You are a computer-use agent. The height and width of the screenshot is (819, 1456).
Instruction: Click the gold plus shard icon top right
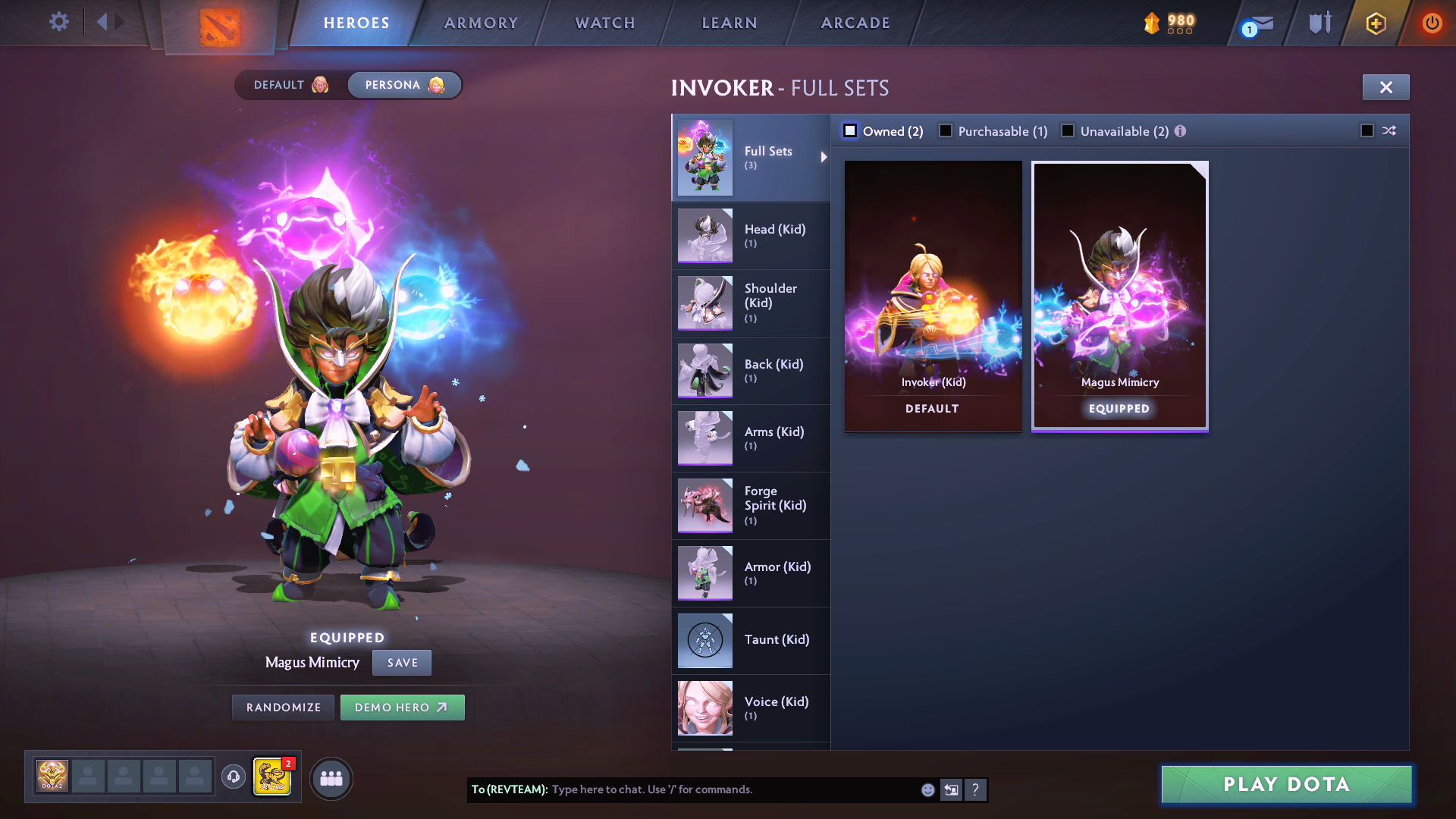pos(1375,23)
